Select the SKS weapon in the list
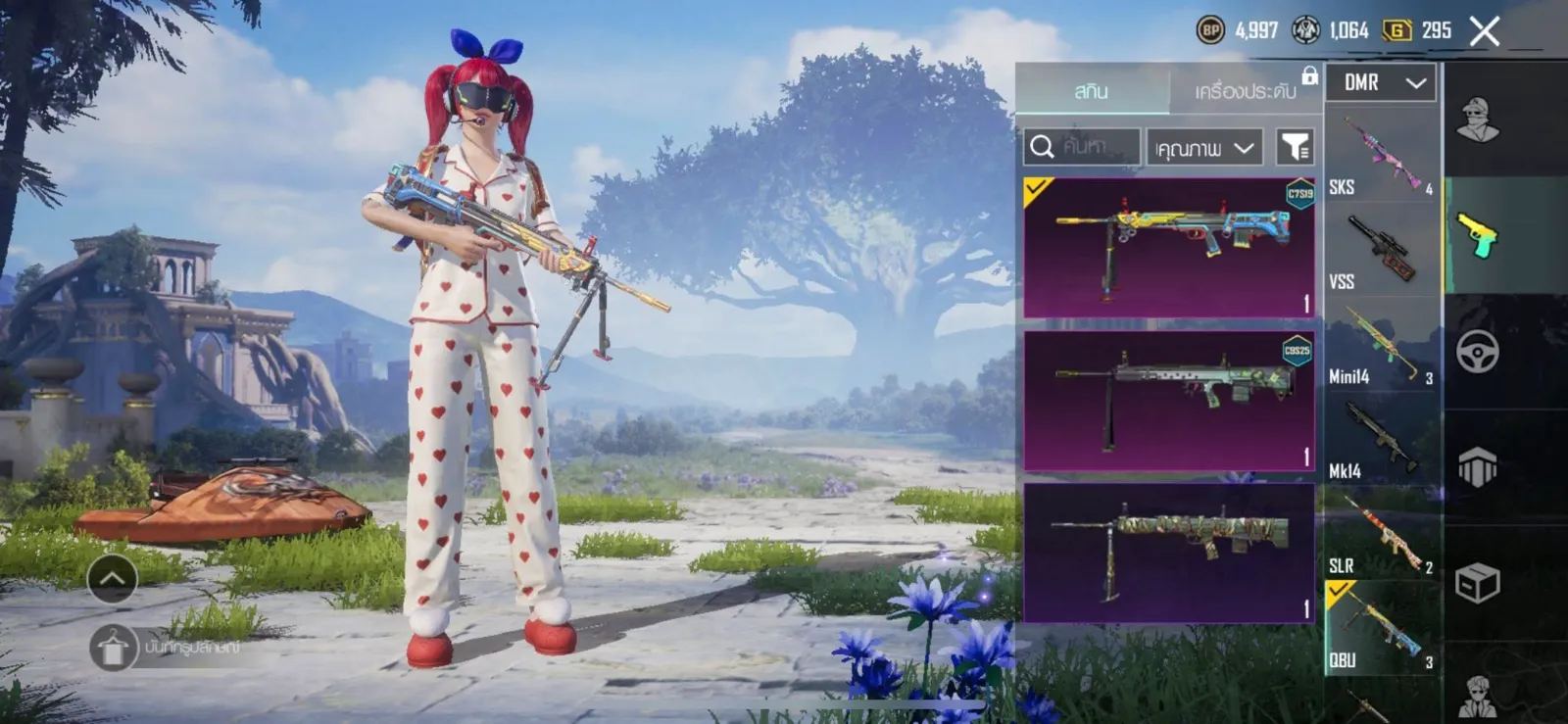 (1382, 156)
